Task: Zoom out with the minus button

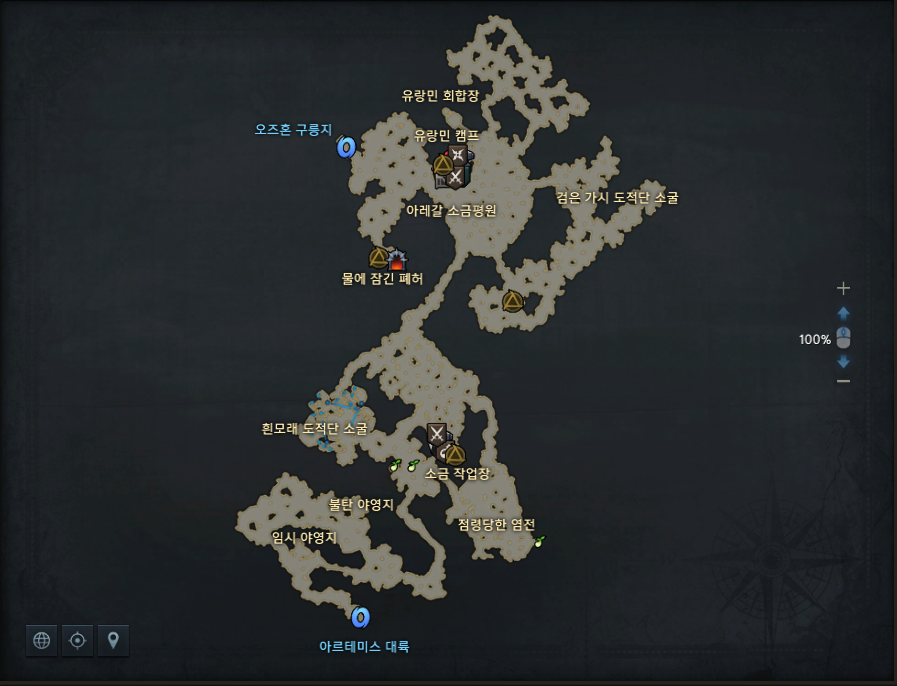Action: point(843,381)
